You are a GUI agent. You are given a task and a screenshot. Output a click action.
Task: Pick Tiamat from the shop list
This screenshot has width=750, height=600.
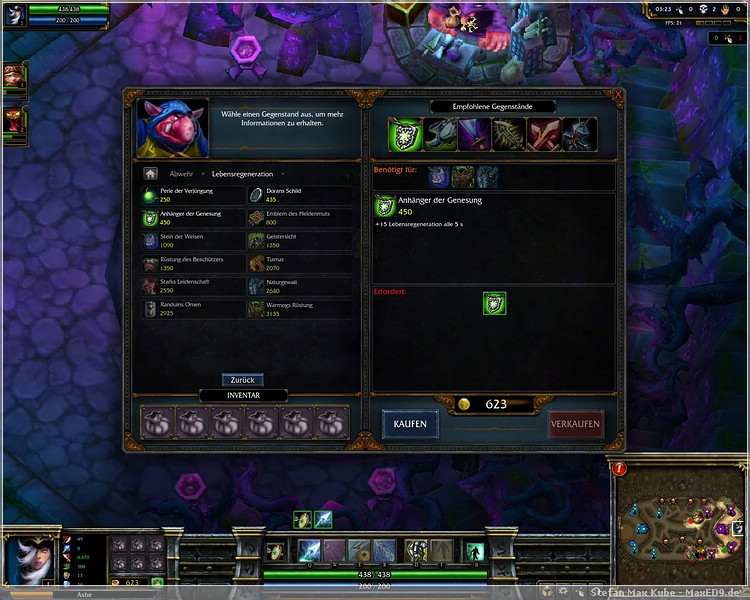(x=299, y=264)
